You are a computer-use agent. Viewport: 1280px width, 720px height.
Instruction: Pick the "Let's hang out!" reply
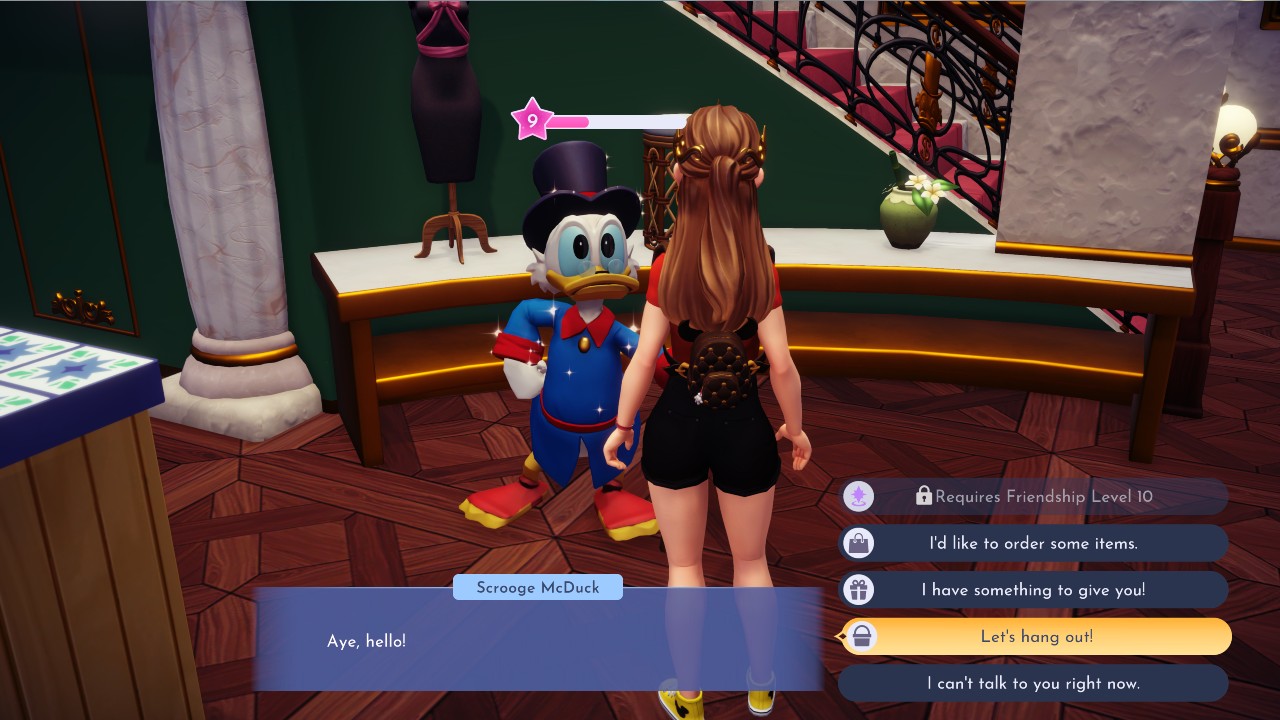1036,637
